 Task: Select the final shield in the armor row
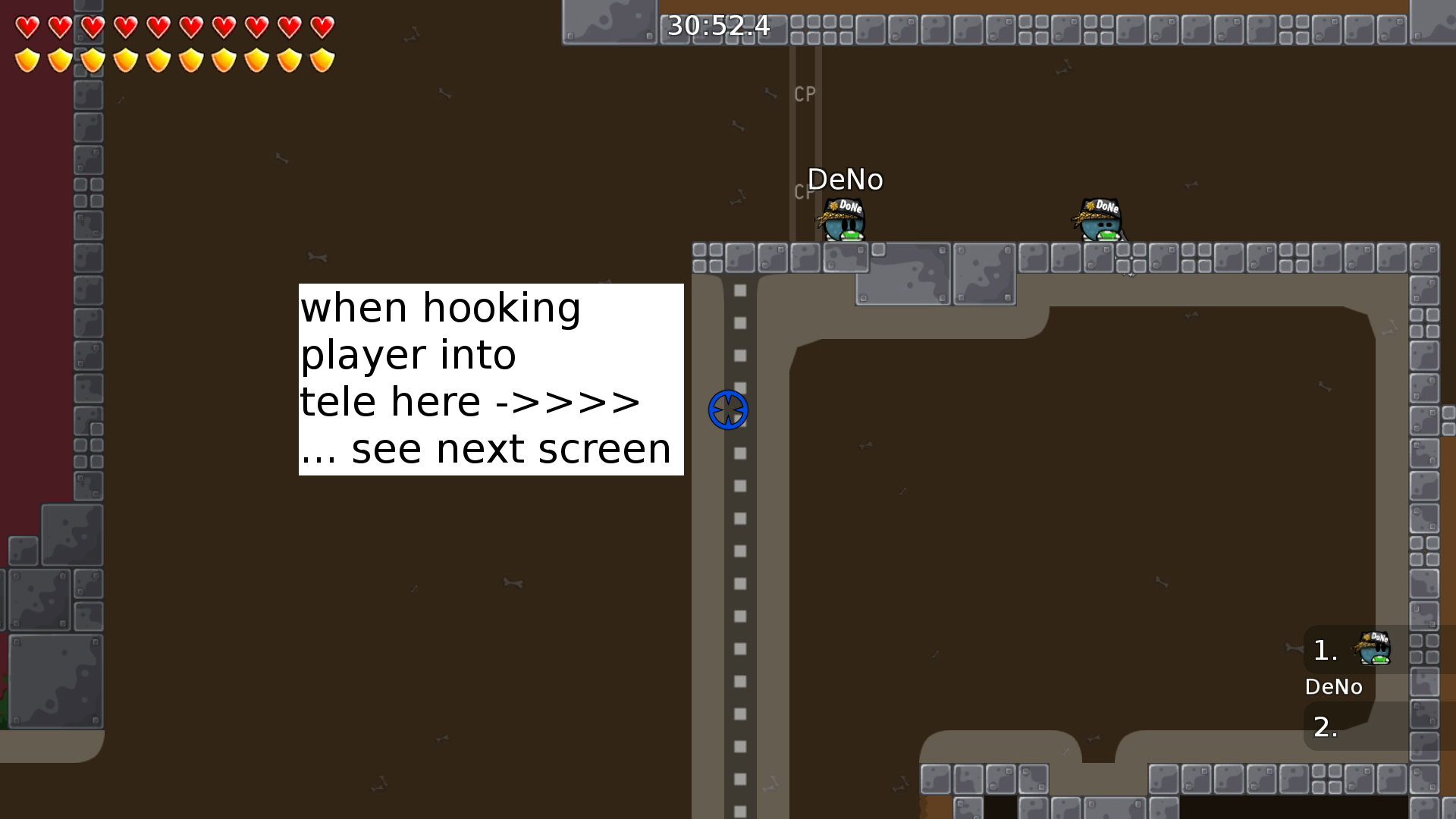[322, 58]
